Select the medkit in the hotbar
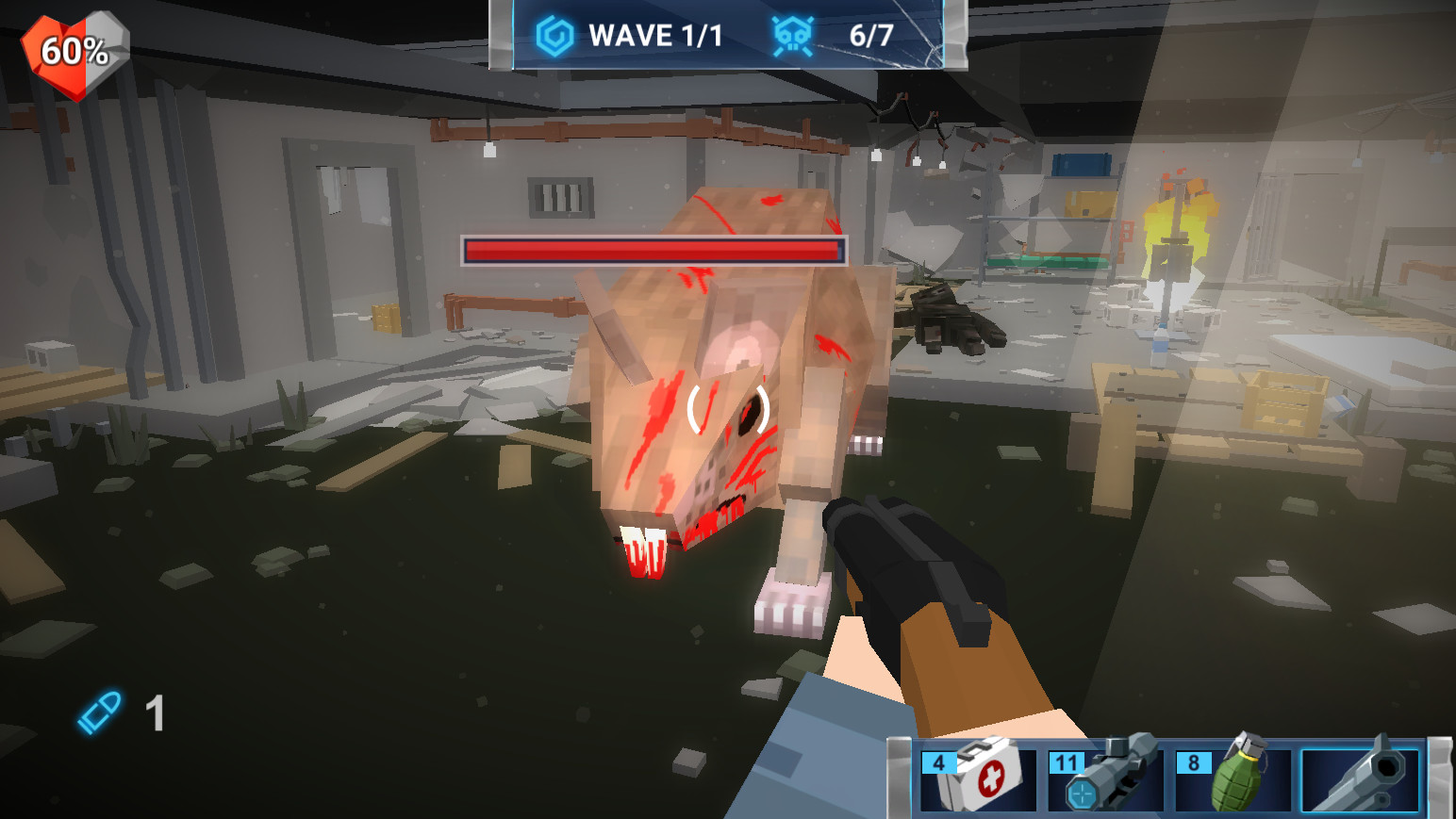This screenshot has width=1456, height=819. [981, 781]
